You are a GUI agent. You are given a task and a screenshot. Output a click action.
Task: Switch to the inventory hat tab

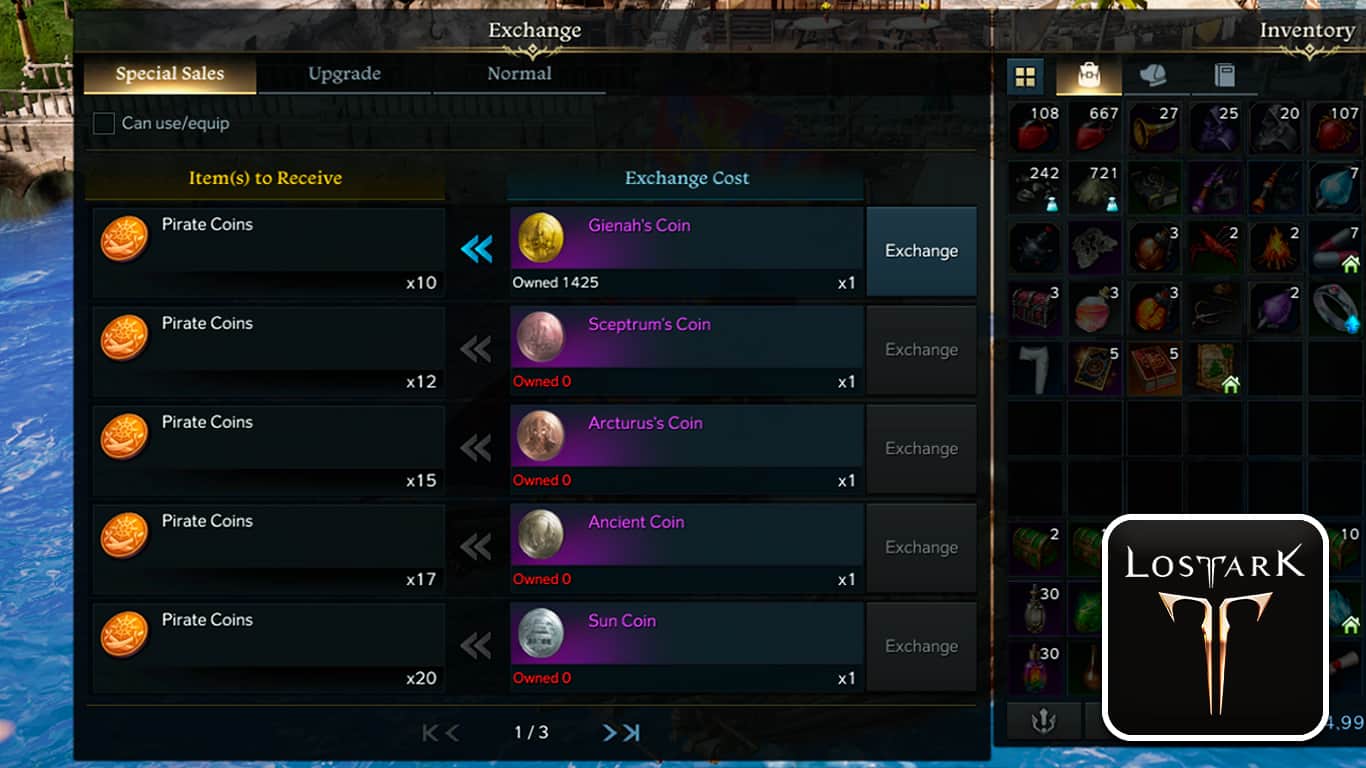[x=1154, y=76]
